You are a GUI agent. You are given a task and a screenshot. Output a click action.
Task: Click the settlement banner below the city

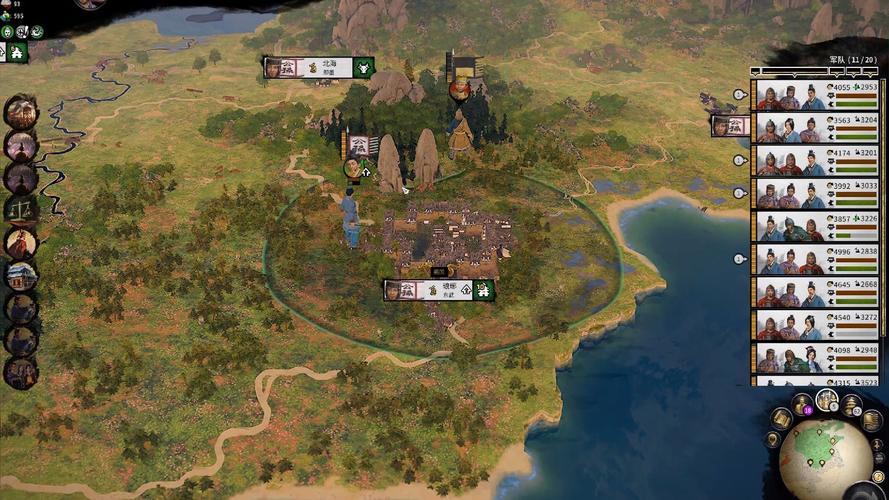tap(440, 290)
